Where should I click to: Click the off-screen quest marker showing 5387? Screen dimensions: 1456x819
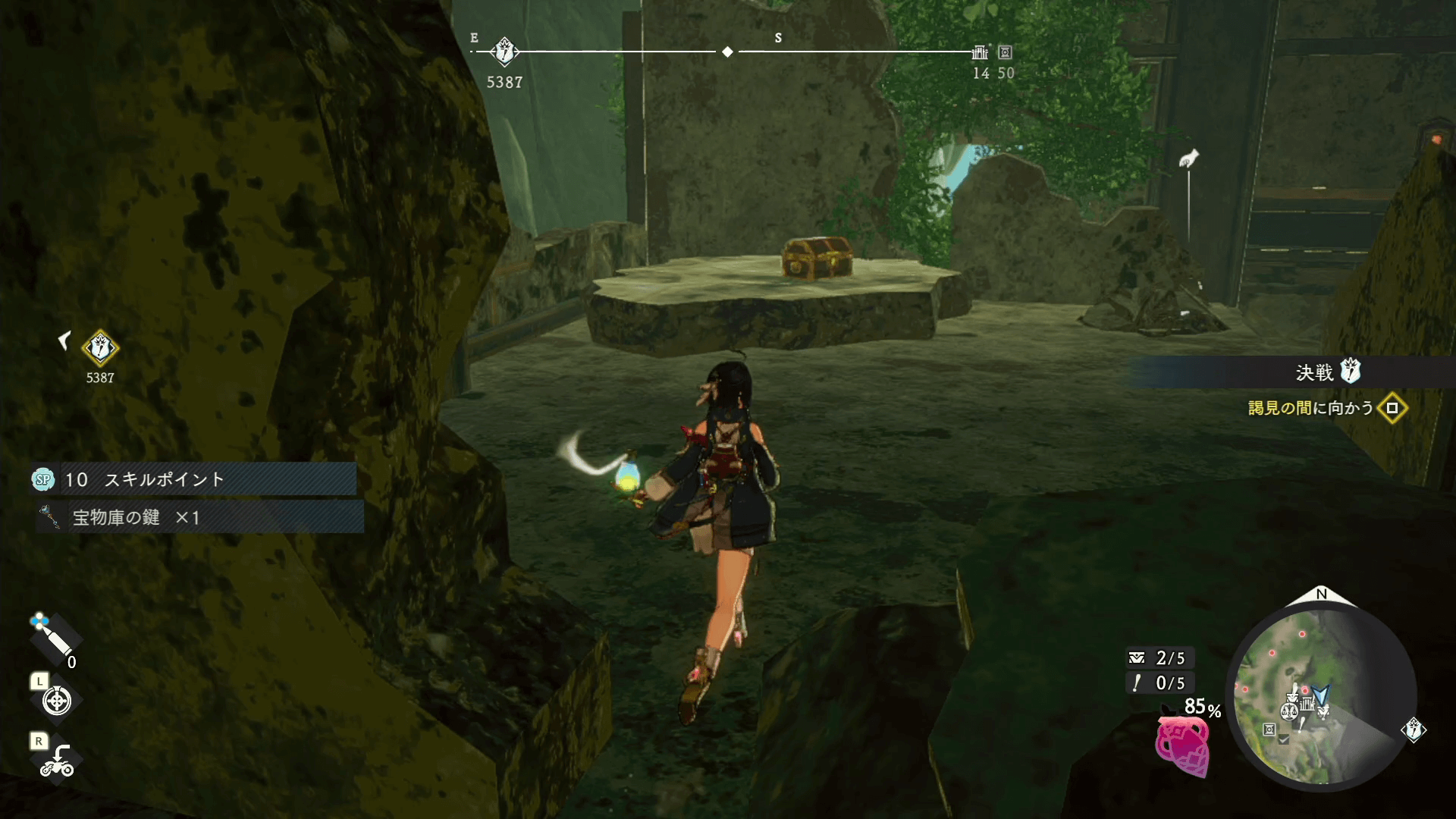pos(100,349)
